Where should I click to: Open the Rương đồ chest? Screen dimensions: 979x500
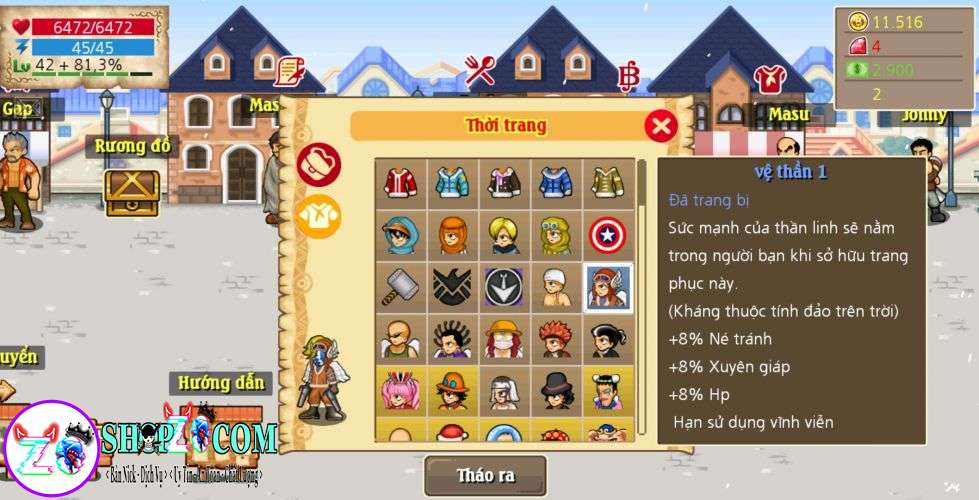(132, 190)
